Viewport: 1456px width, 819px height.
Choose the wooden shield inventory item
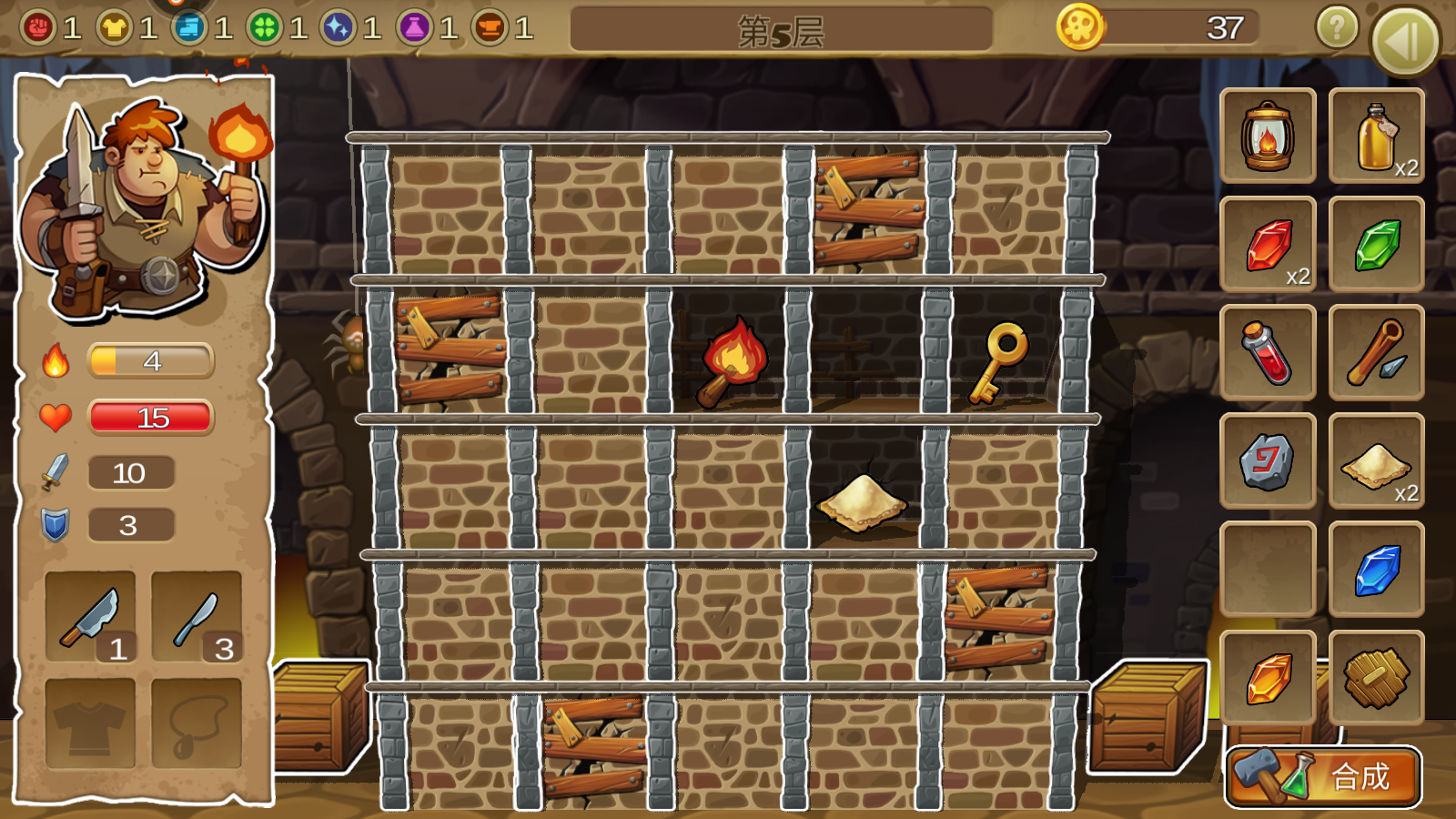1377,678
